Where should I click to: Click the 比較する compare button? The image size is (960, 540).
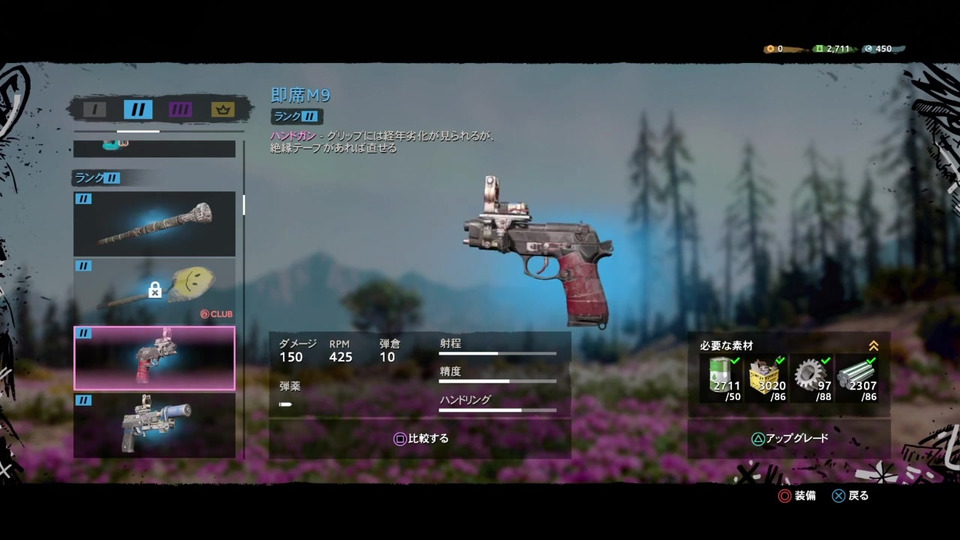pos(420,438)
